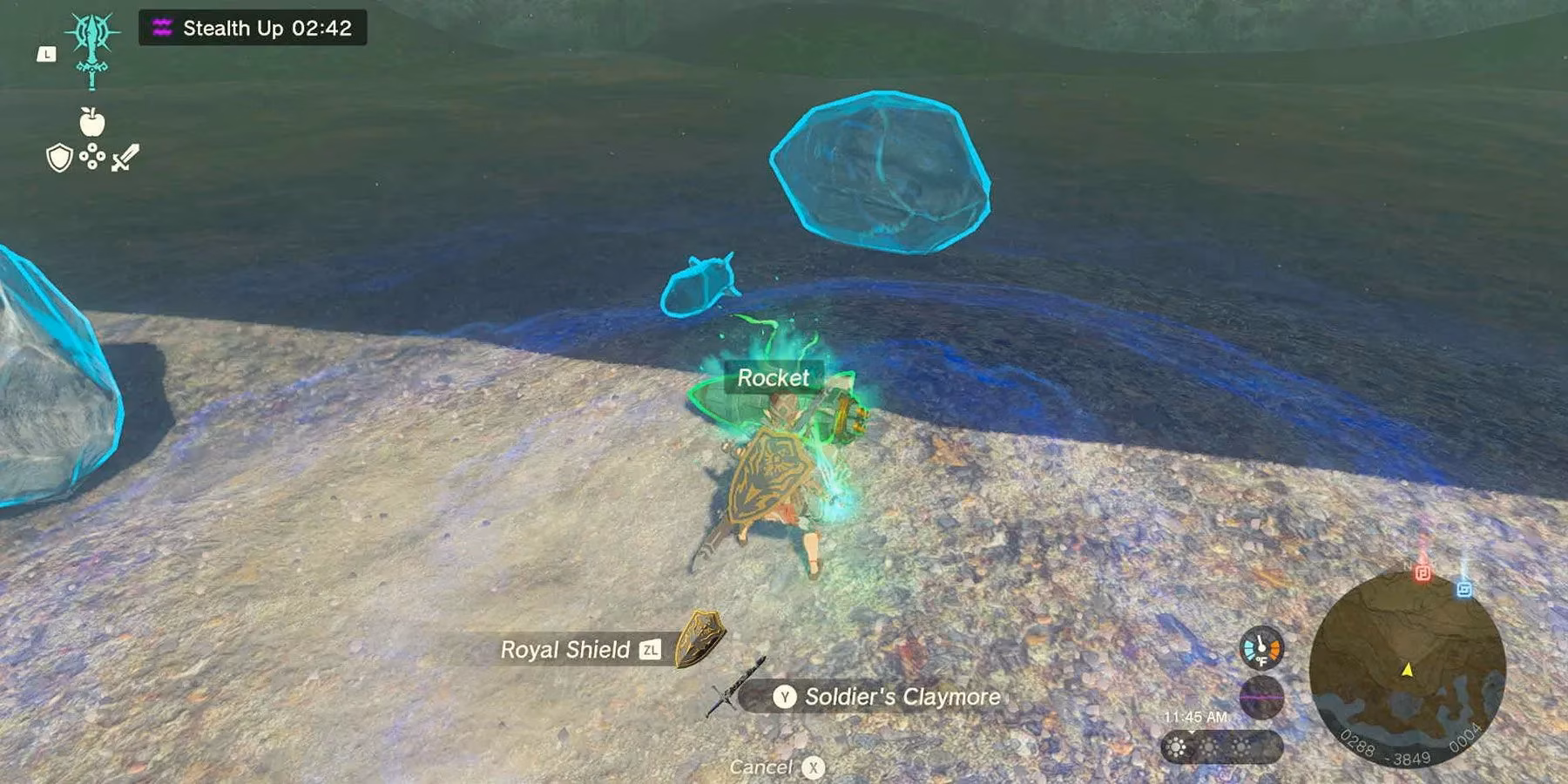Image resolution: width=1568 pixels, height=784 pixels.
Task: Click the red marker on the minimap edge
Action: point(1423,572)
